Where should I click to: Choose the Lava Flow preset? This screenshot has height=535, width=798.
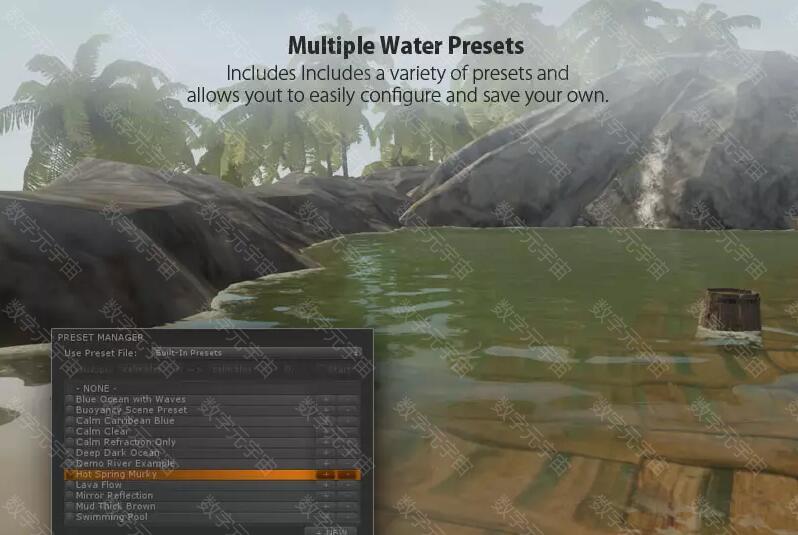(x=97, y=485)
